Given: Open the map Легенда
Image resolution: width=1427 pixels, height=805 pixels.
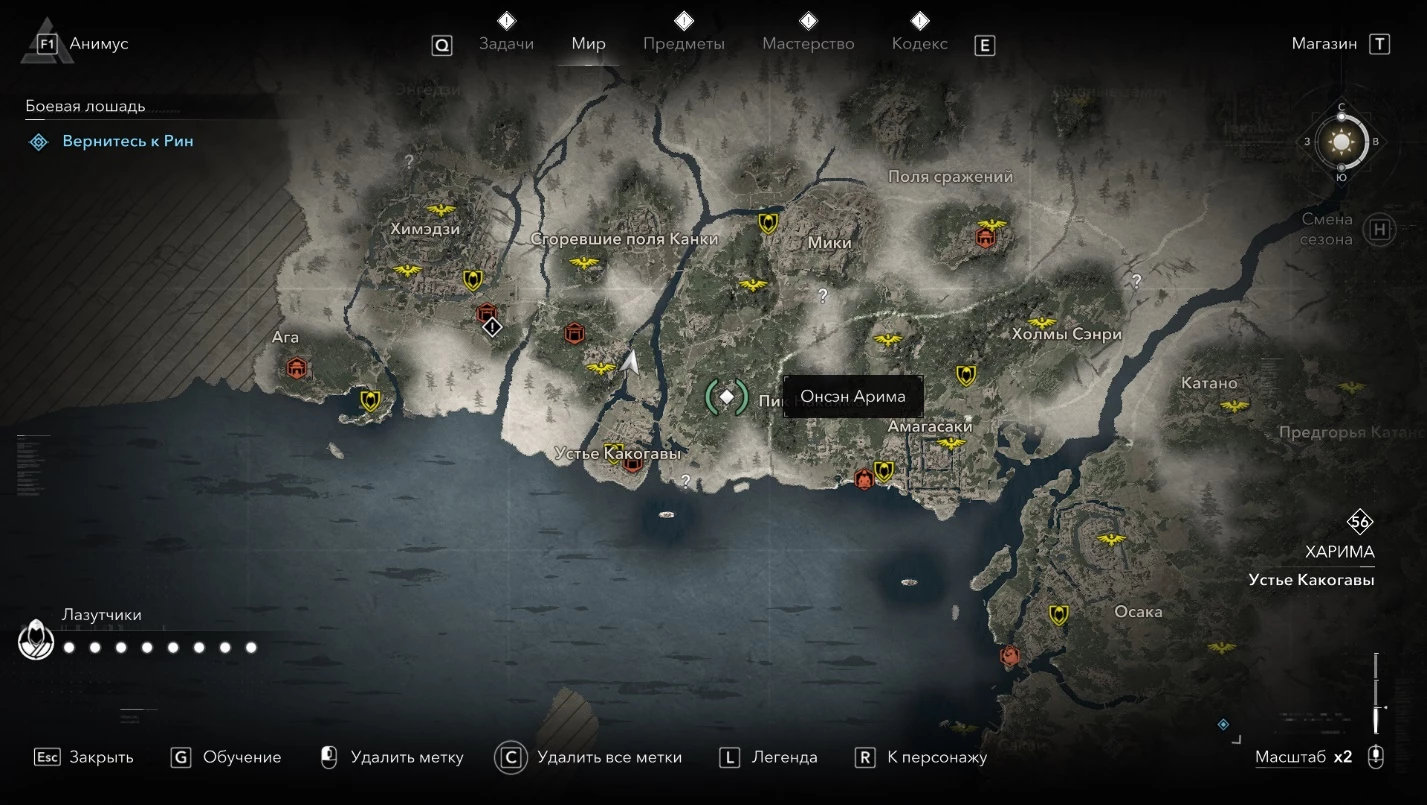Looking at the screenshot, I should (784, 757).
